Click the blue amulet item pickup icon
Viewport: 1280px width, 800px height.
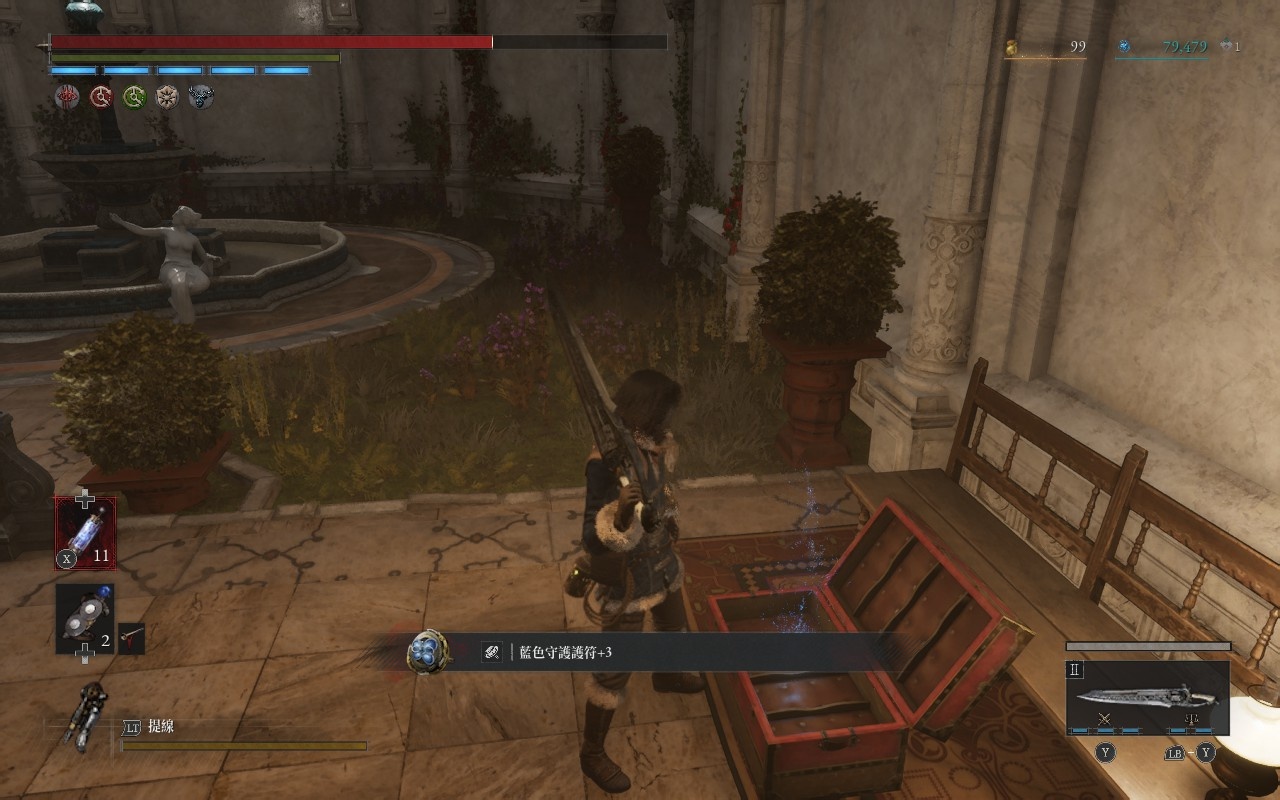tap(427, 651)
